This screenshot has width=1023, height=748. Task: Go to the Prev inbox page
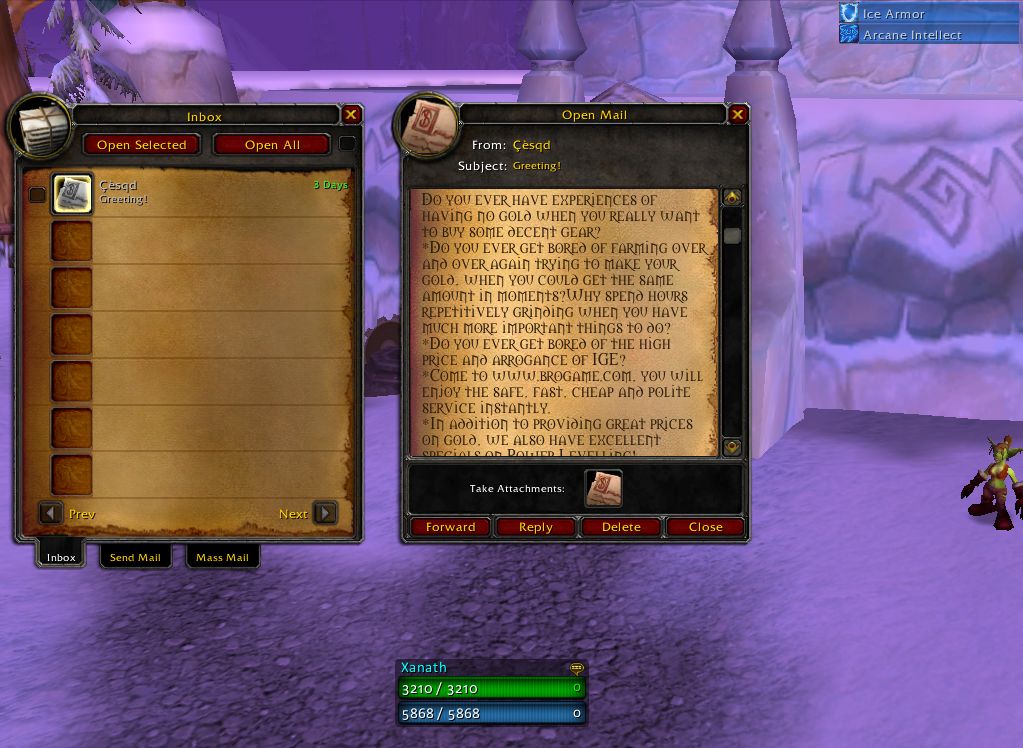click(x=51, y=514)
